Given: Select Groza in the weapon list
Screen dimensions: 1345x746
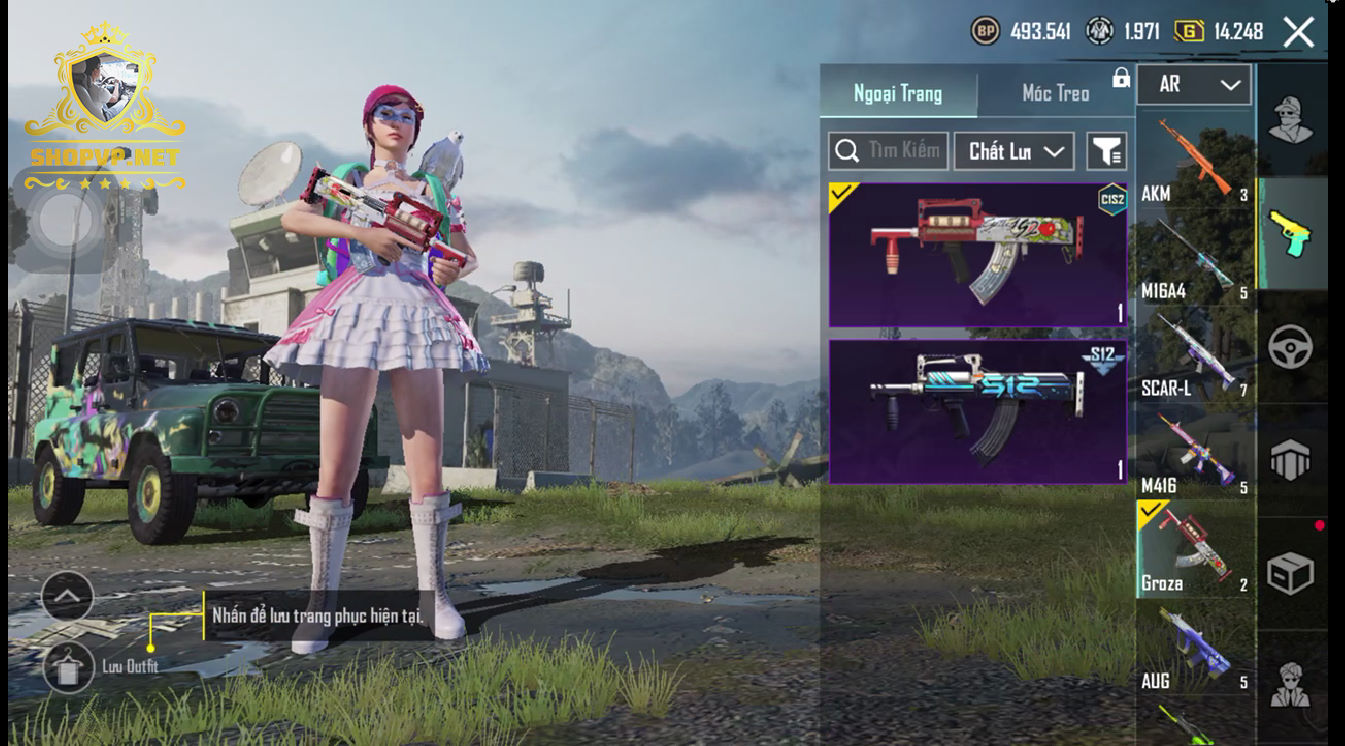Looking at the screenshot, I should tap(1195, 550).
